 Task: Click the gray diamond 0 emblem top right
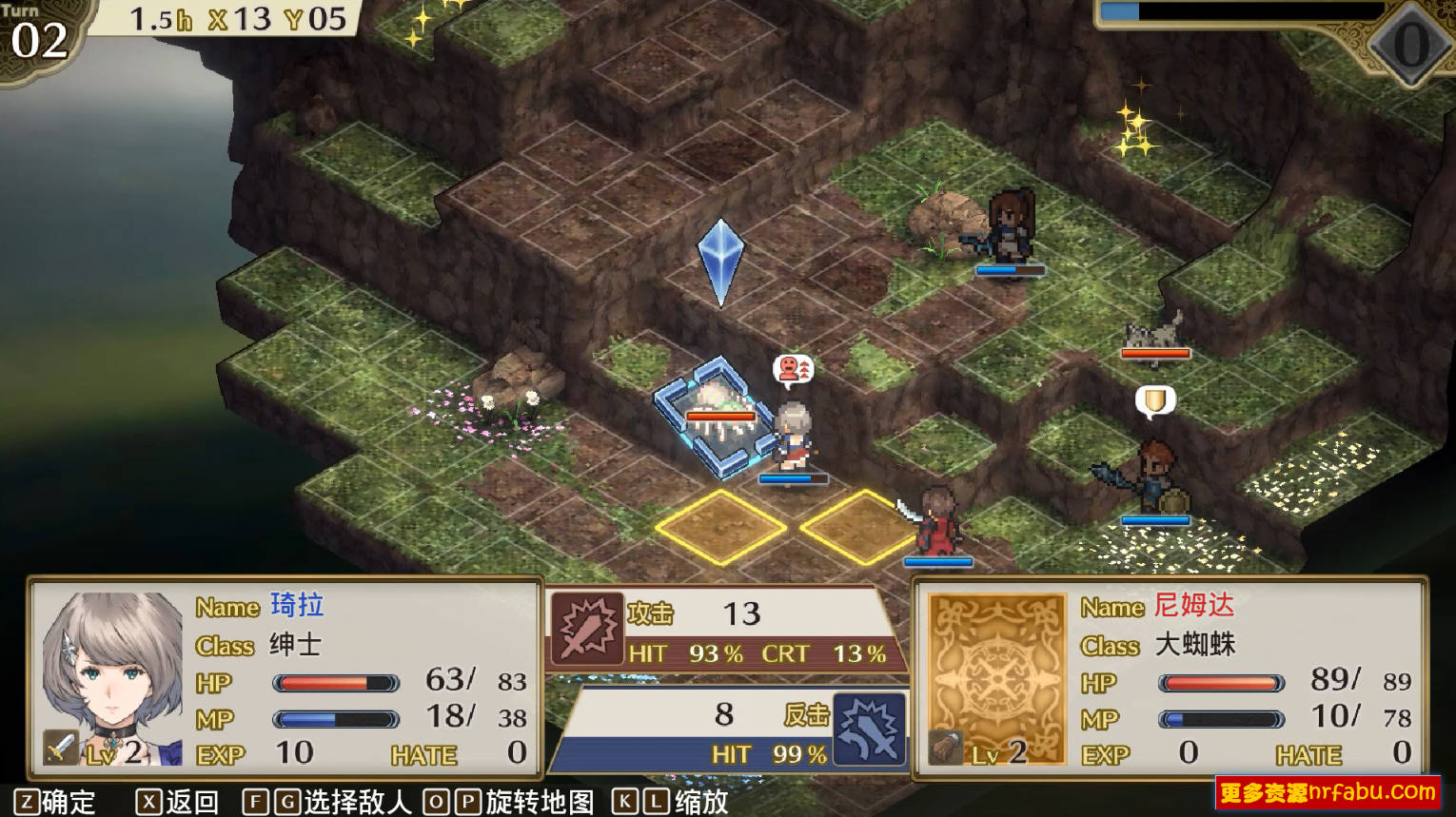(1408, 45)
